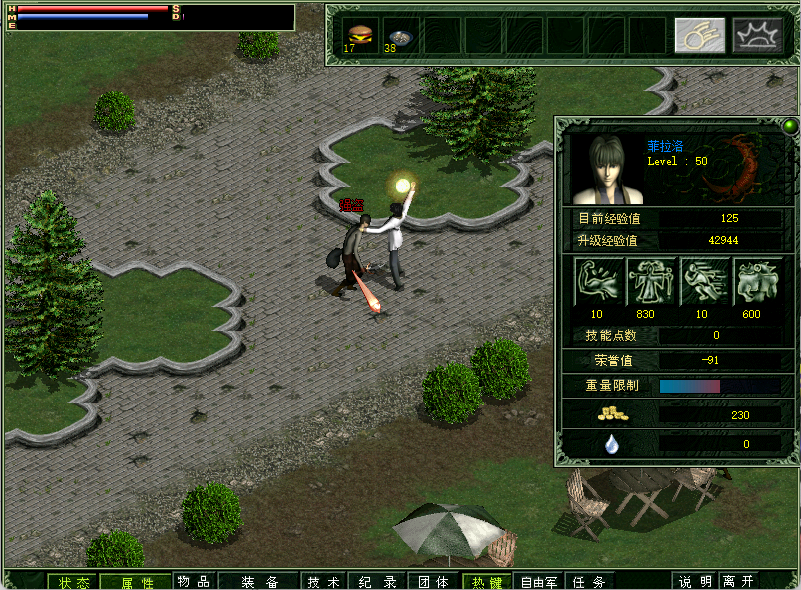Open the 任务 quest menu
This screenshot has width=801, height=590.
pyautogui.click(x=588, y=582)
